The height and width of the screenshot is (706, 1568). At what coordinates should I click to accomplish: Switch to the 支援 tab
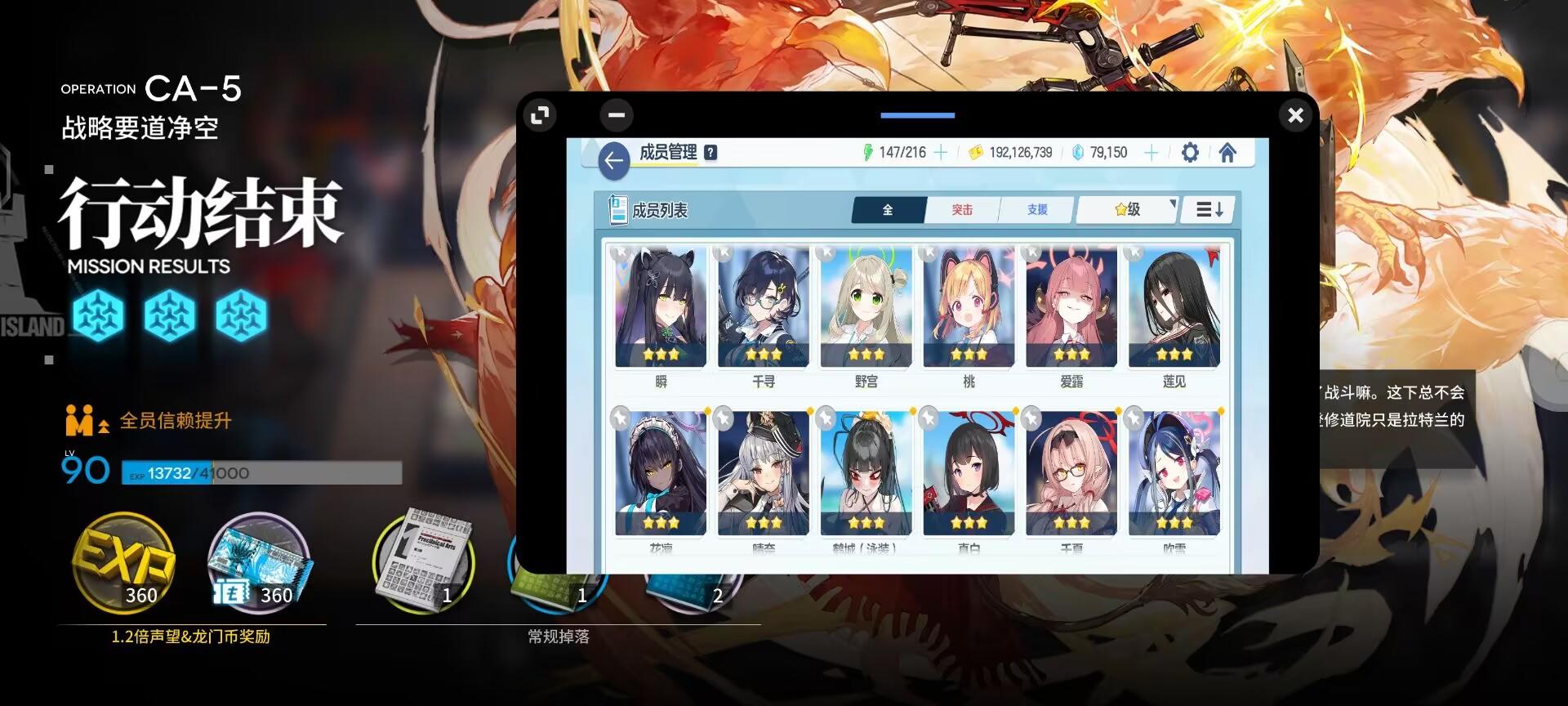tap(1037, 210)
